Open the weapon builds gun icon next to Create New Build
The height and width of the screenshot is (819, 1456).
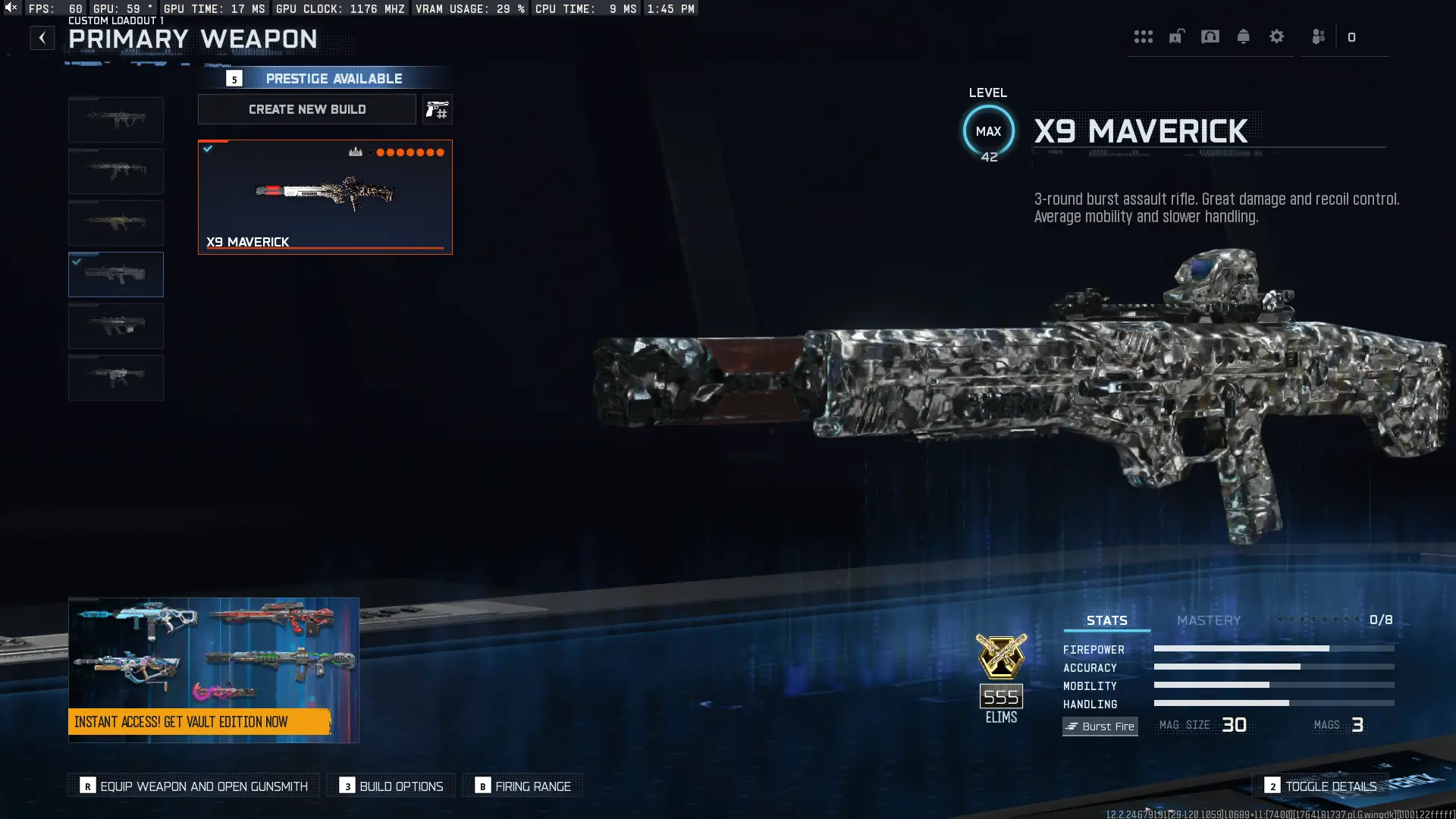tap(438, 109)
